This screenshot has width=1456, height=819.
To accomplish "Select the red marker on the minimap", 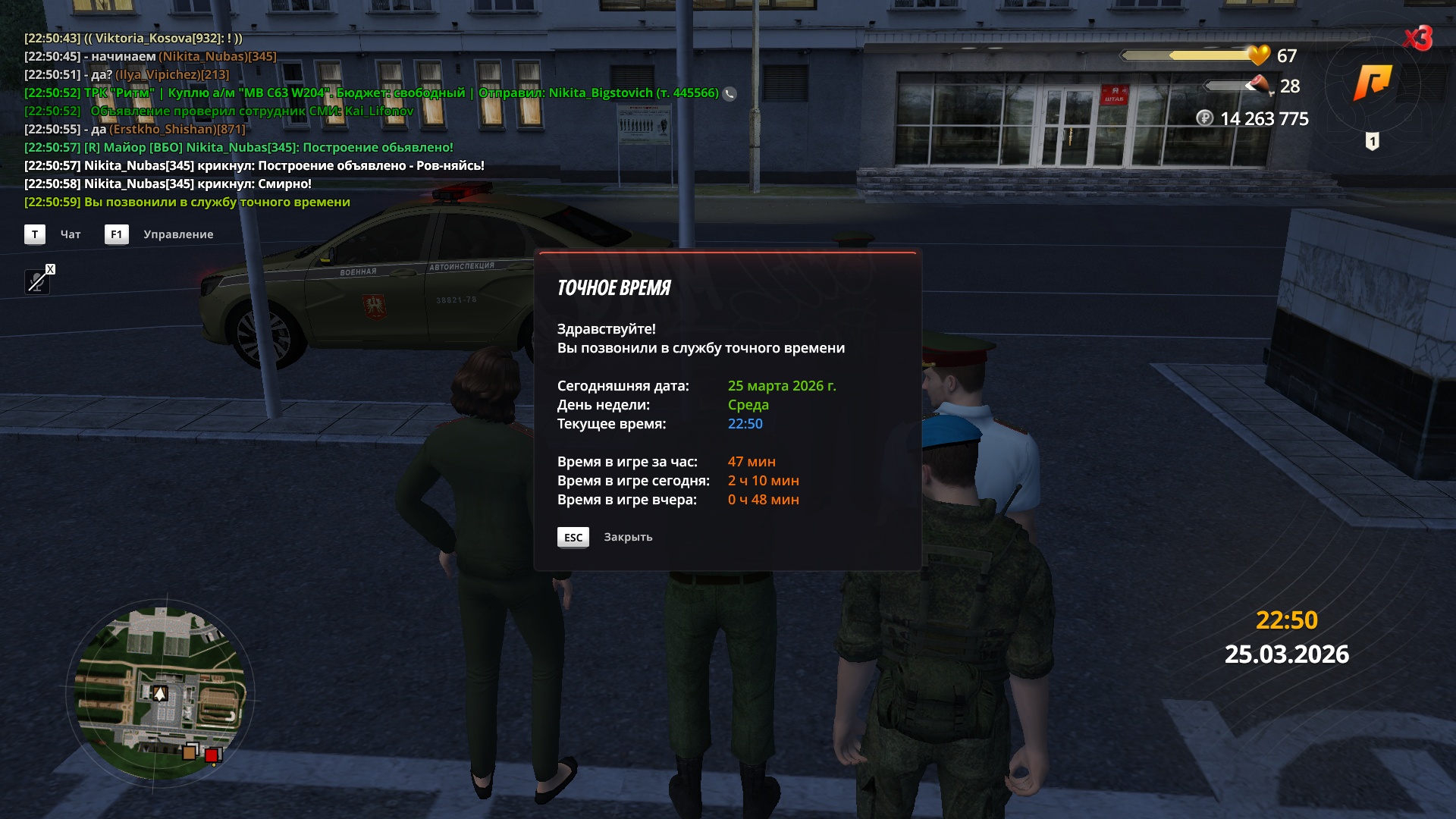I will [x=212, y=755].
